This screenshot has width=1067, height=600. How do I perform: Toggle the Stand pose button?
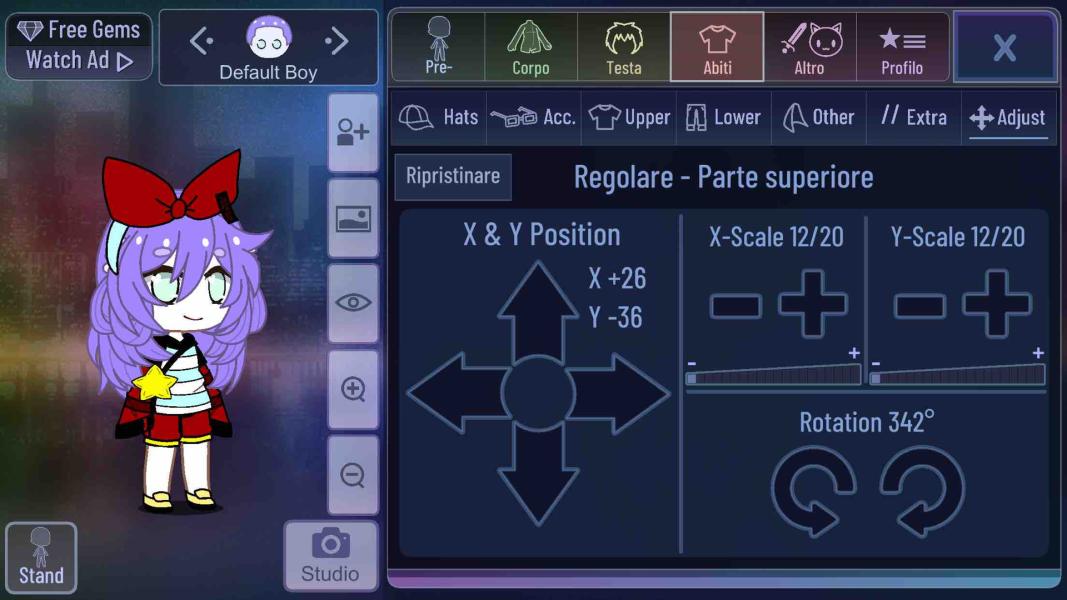tap(41, 556)
